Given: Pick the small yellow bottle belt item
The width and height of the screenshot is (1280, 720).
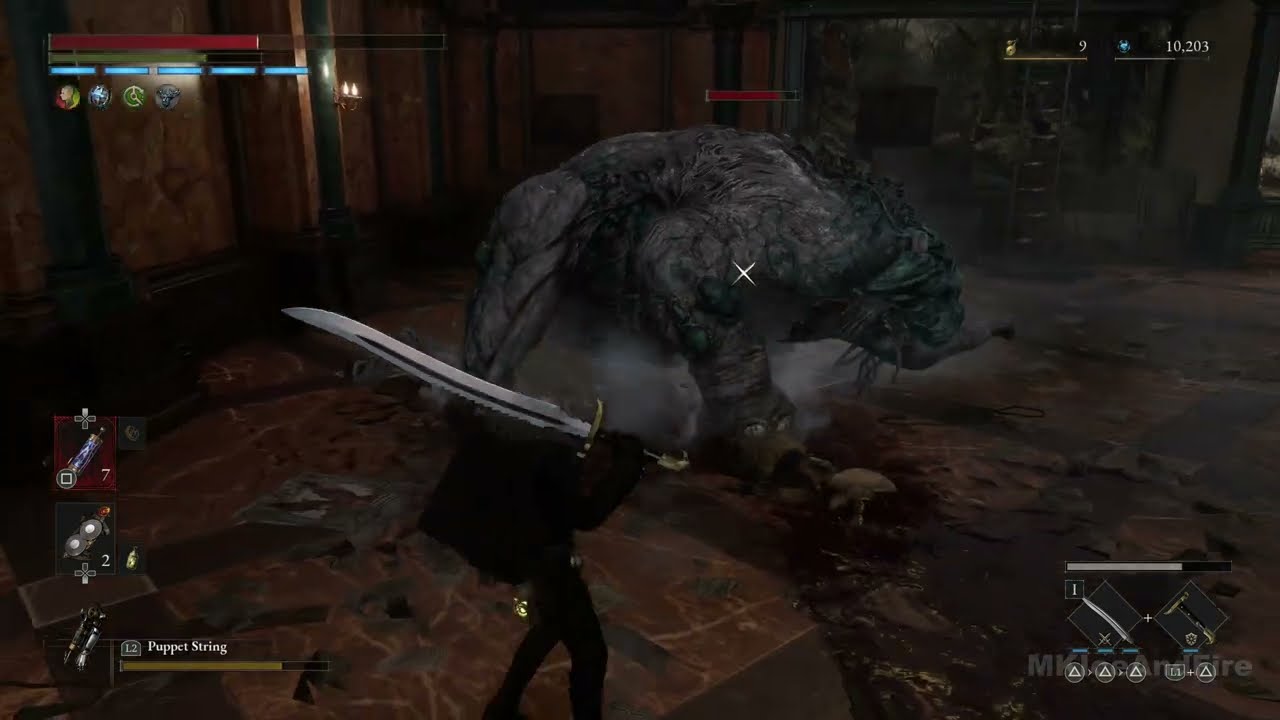Looking at the screenshot, I should coord(131,560).
